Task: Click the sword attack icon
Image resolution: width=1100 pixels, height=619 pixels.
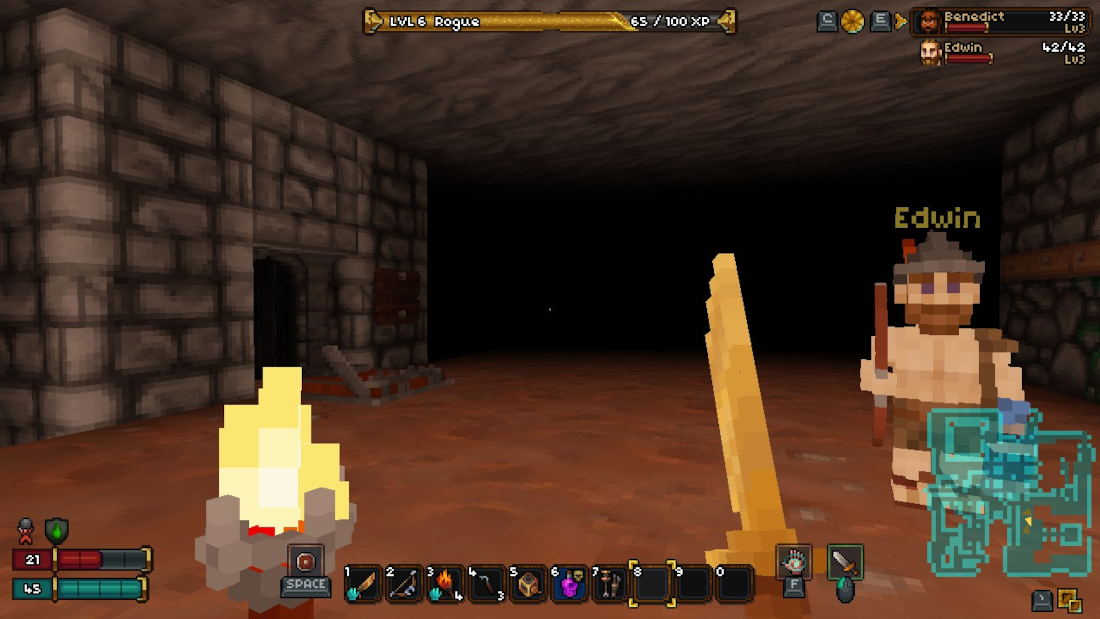Action: click(x=845, y=562)
